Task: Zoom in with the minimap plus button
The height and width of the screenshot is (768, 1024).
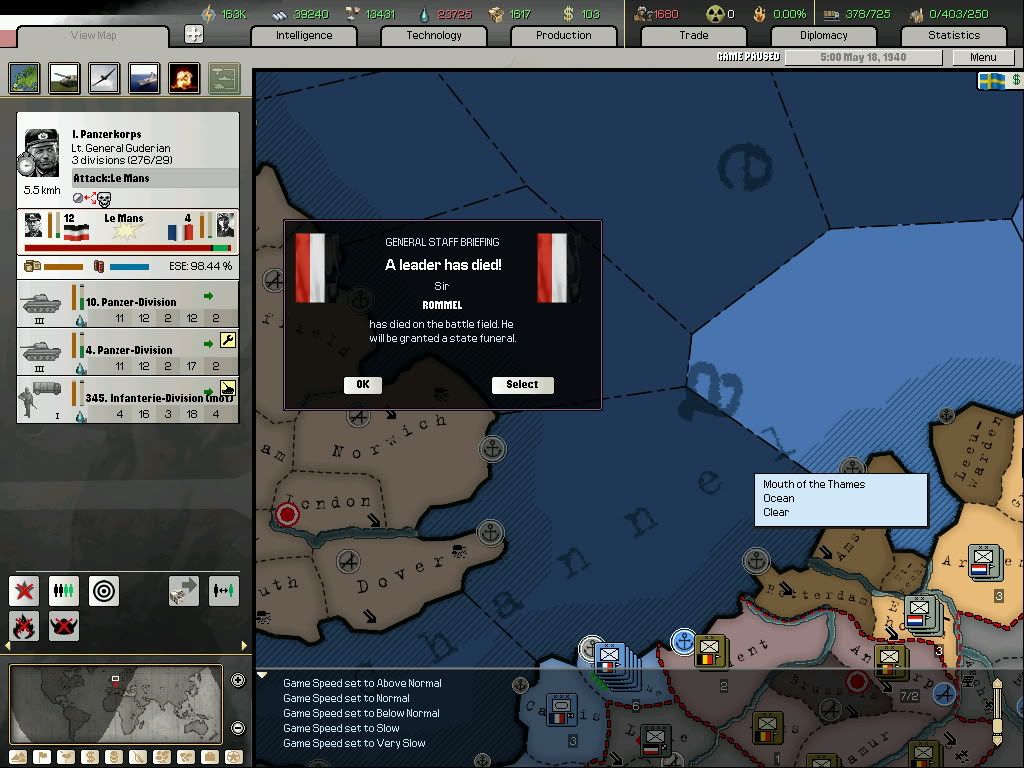Action: (x=238, y=681)
